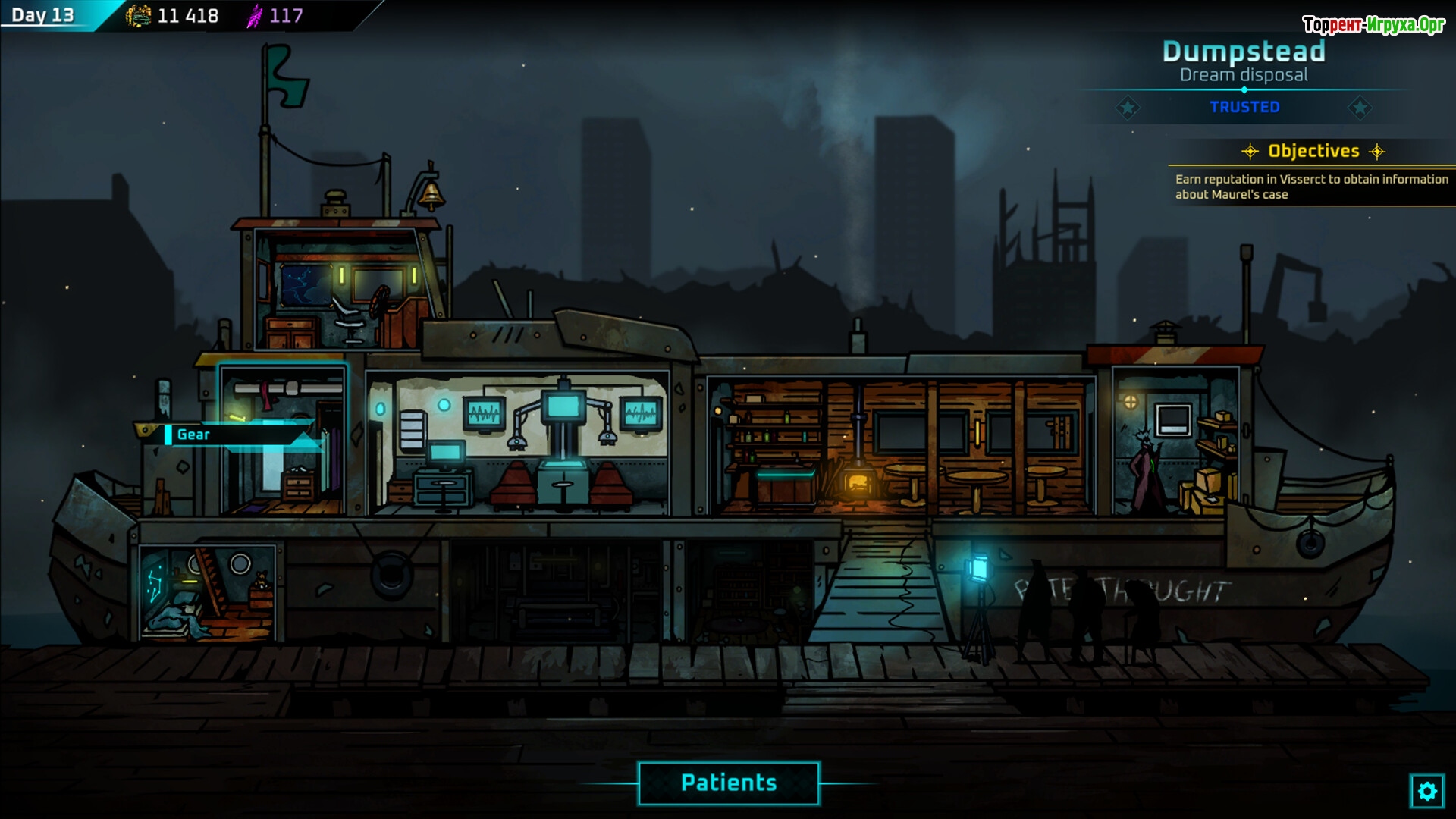Open the Objectives panel
The image size is (1456, 819).
tap(1313, 151)
